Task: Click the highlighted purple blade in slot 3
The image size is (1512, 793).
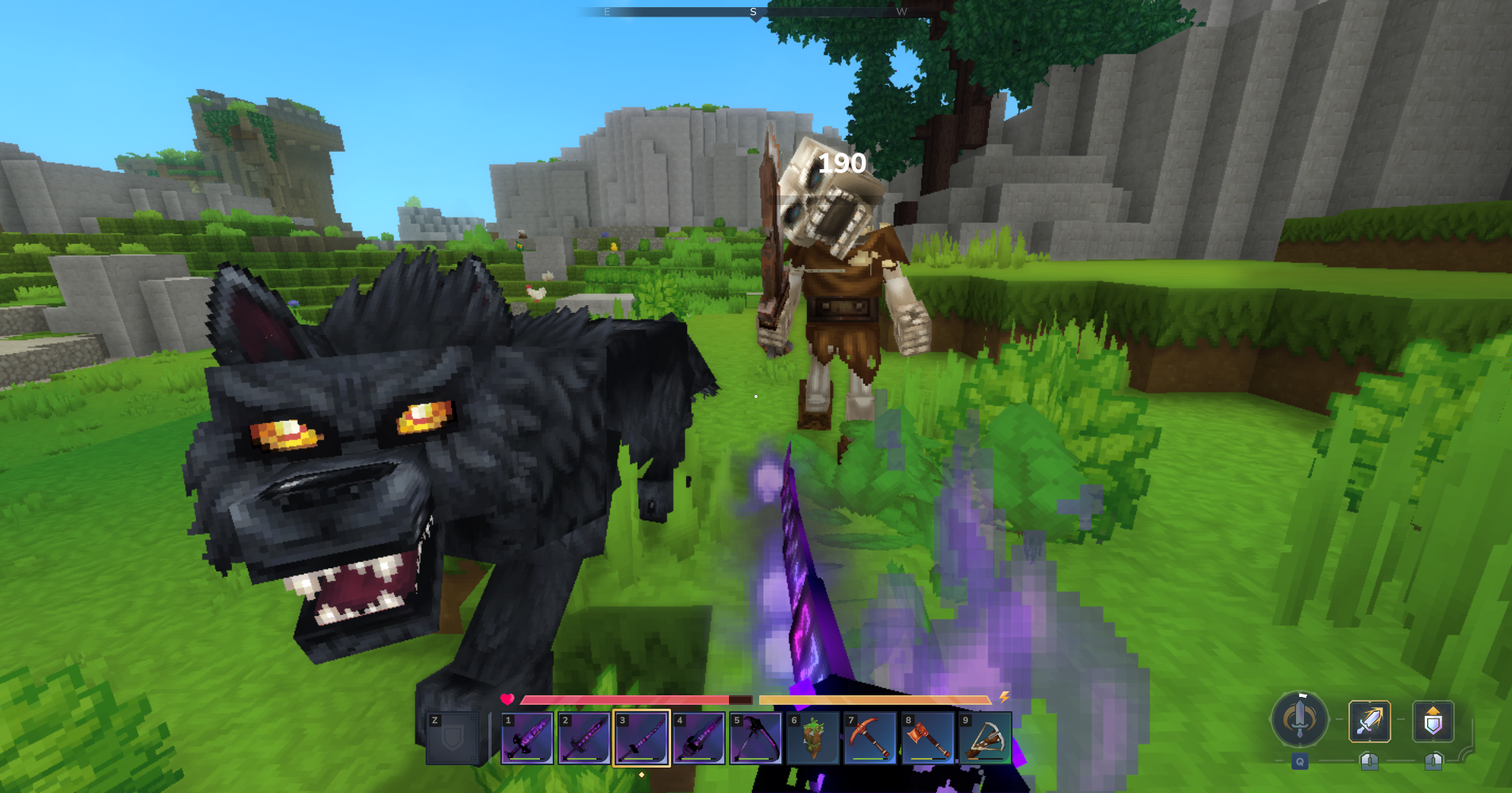Action: (x=642, y=737)
